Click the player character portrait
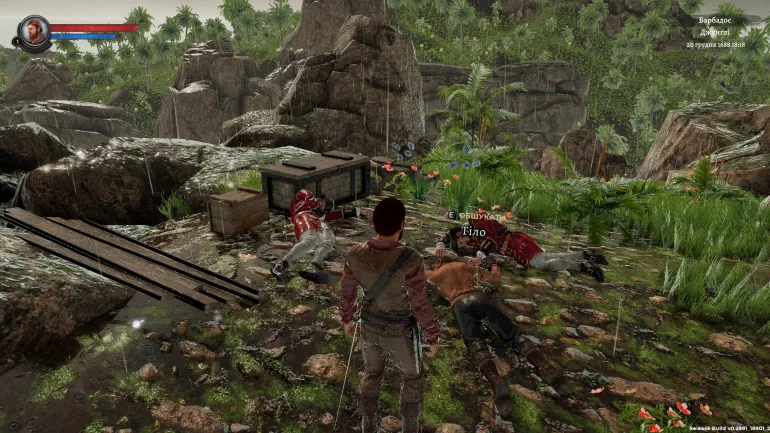Screen dimensions: 770x433 pyautogui.click(x=33, y=31)
